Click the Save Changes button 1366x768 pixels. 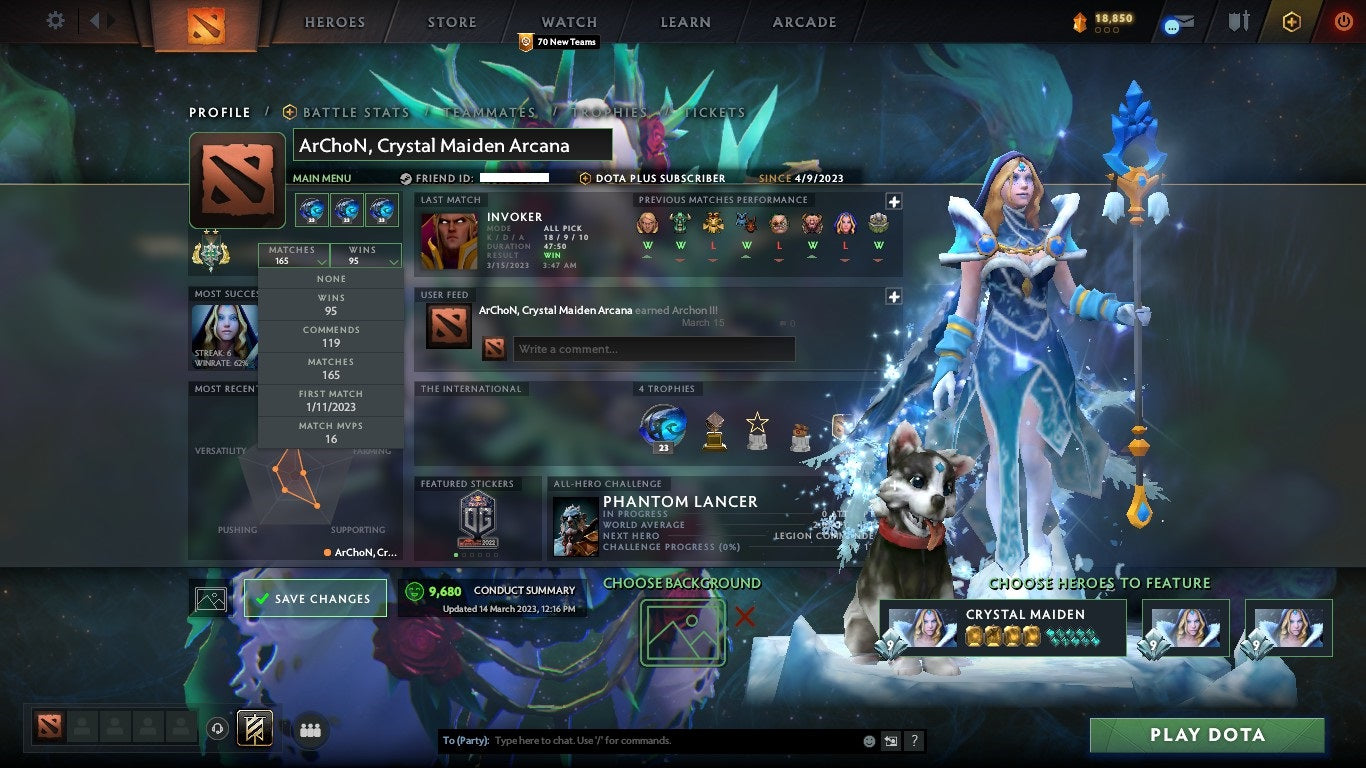coord(315,598)
